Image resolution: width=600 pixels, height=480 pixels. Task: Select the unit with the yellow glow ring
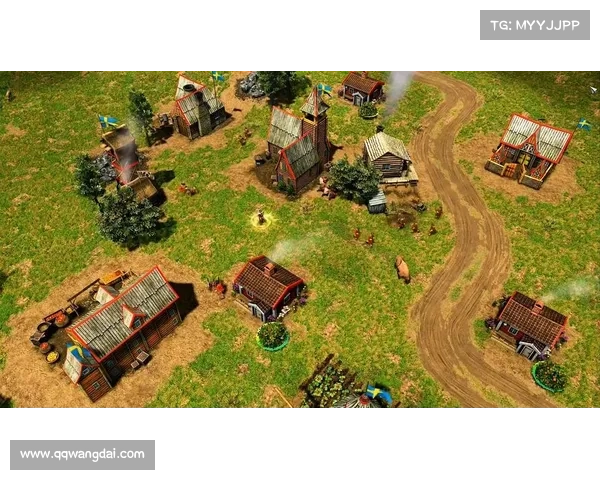(x=262, y=217)
